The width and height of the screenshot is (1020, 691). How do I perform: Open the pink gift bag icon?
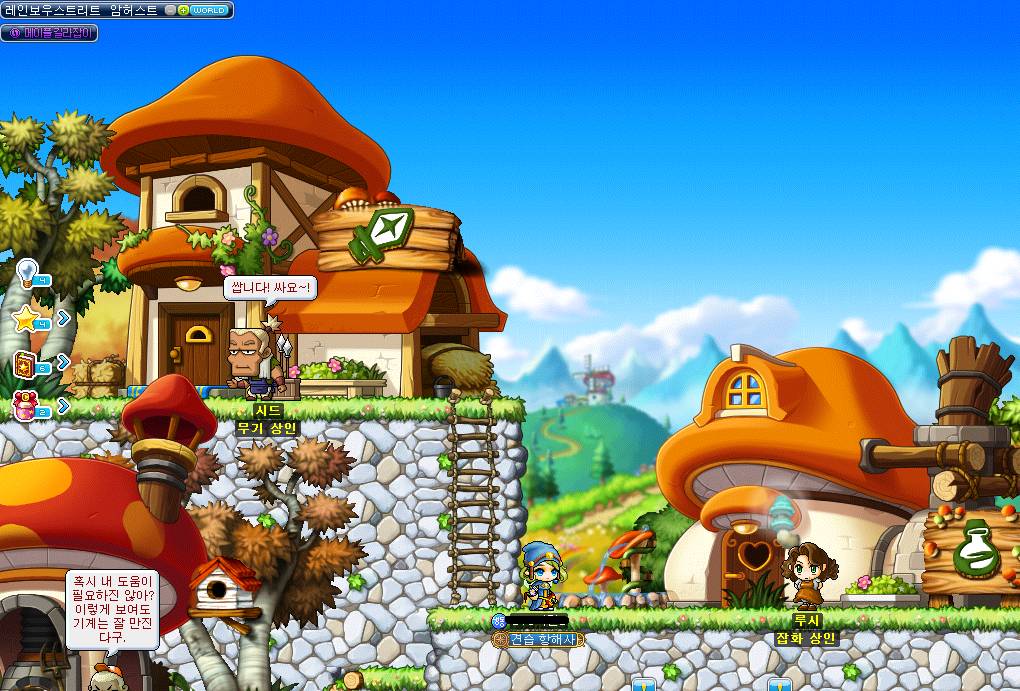click(26, 405)
